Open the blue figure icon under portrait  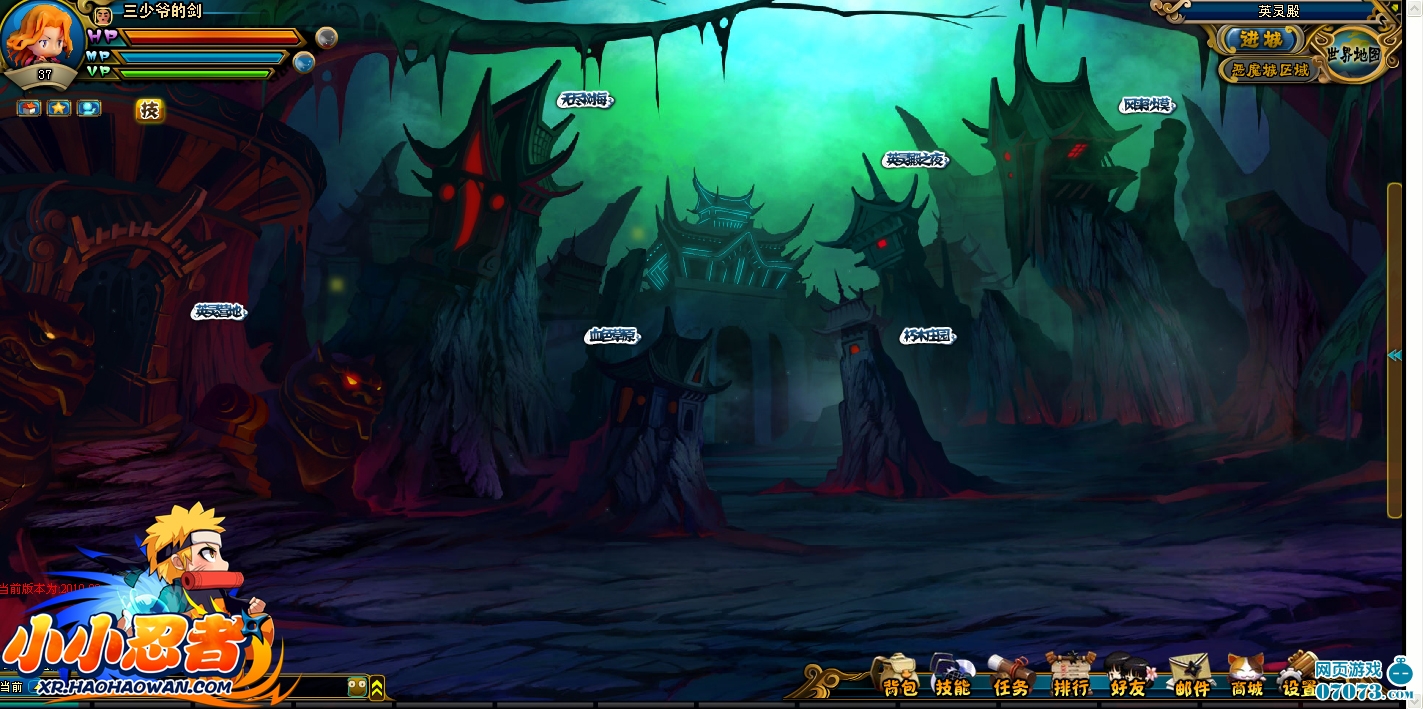tap(89, 107)
